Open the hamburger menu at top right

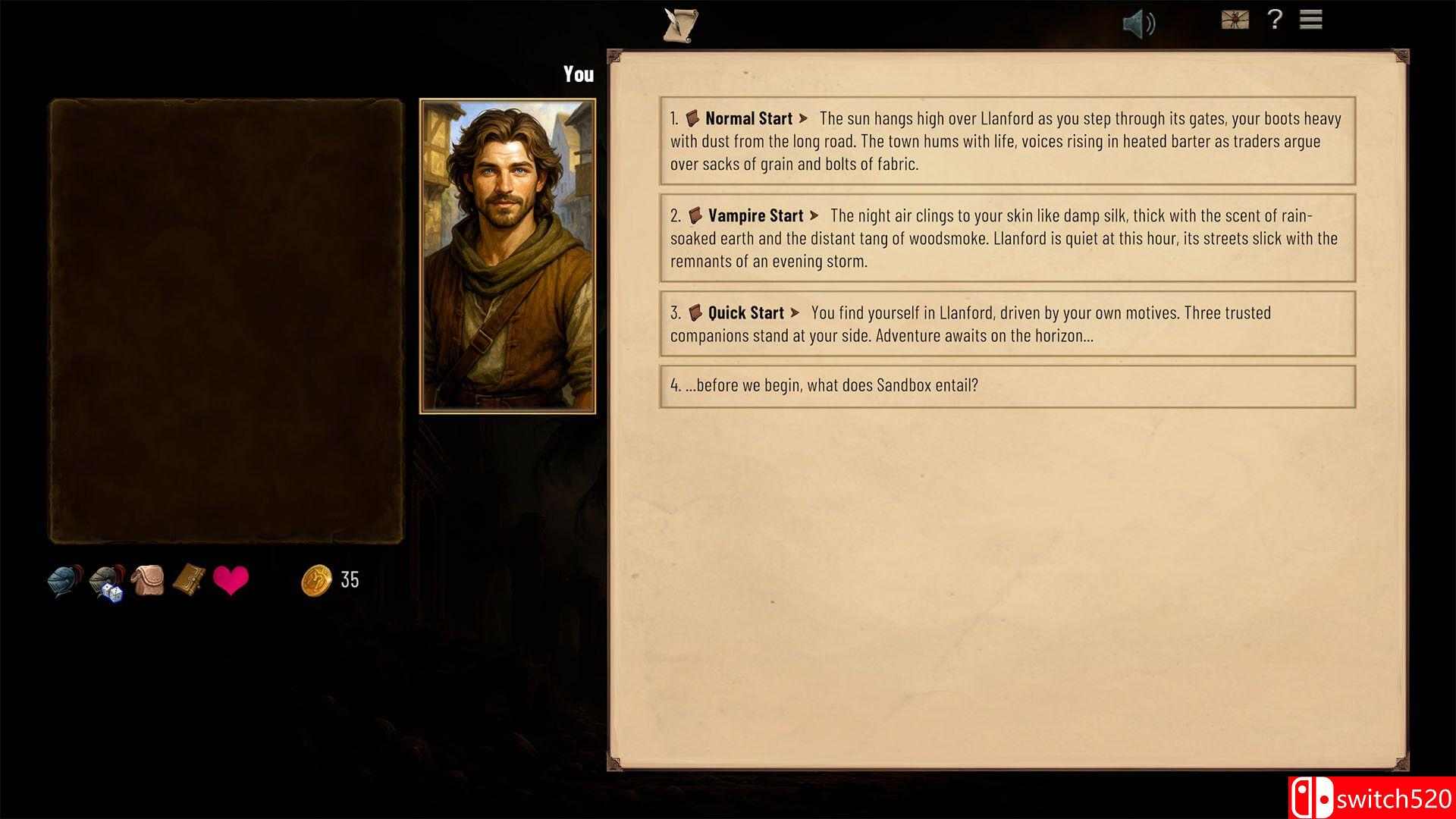click(x=1310, y=20)
